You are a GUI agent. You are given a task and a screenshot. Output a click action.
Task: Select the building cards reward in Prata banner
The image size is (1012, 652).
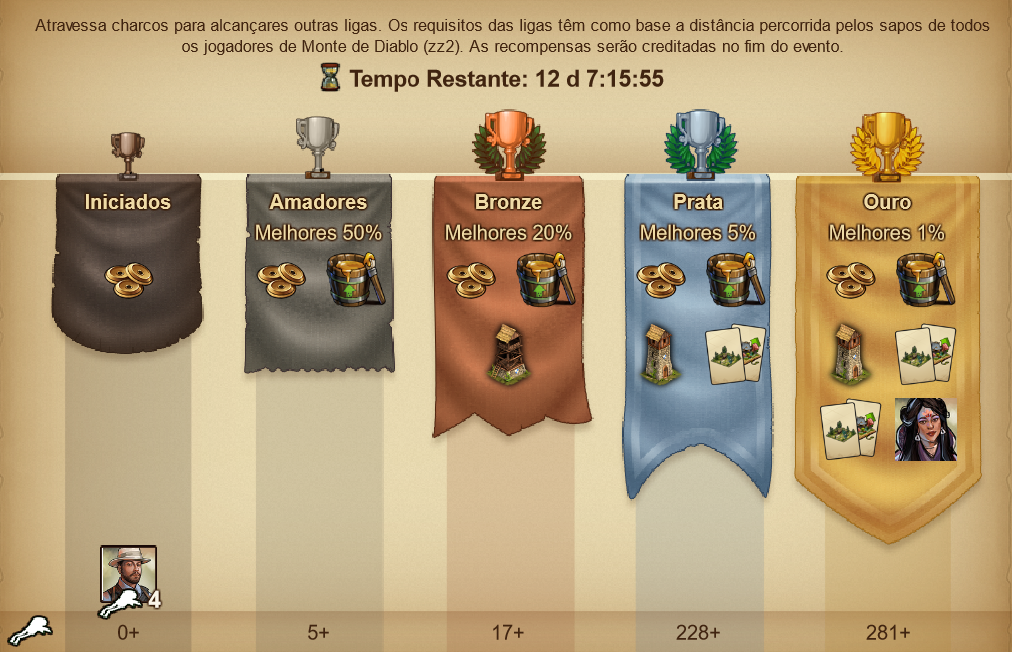pyautogui.click(x=735, y=353)
